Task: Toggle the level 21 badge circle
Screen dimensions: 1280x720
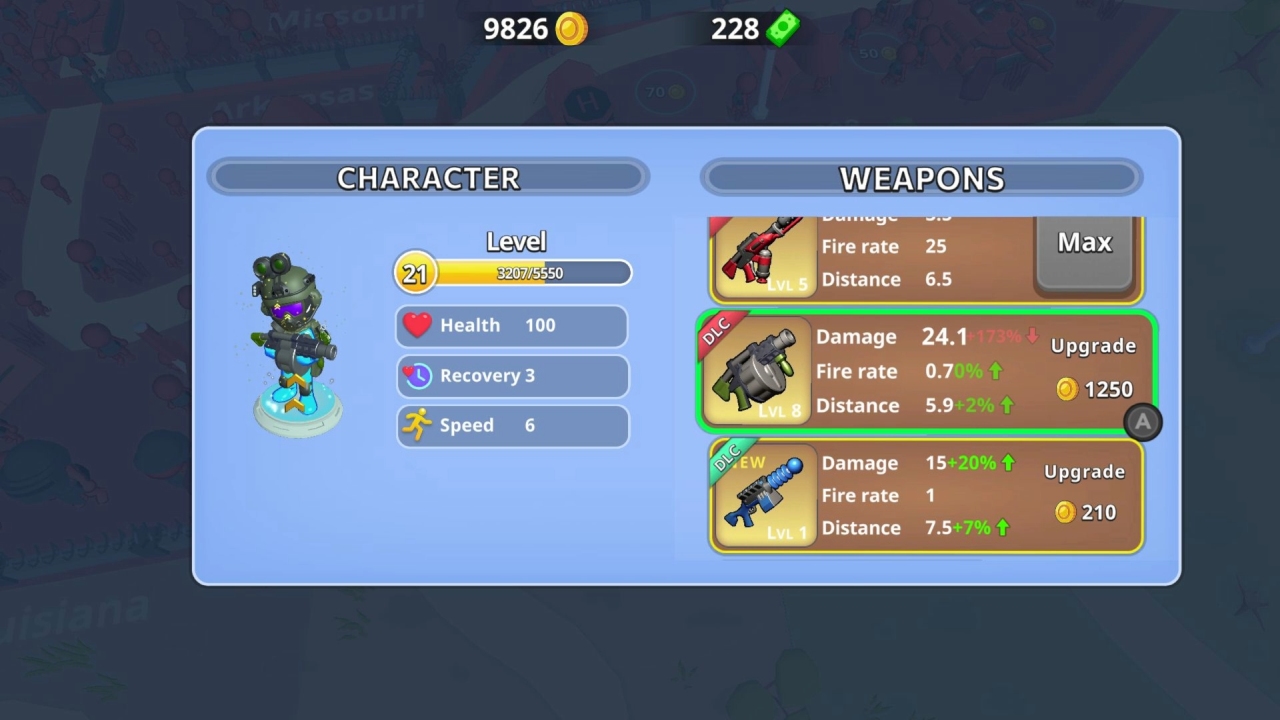Action: [x=414, y=272]
